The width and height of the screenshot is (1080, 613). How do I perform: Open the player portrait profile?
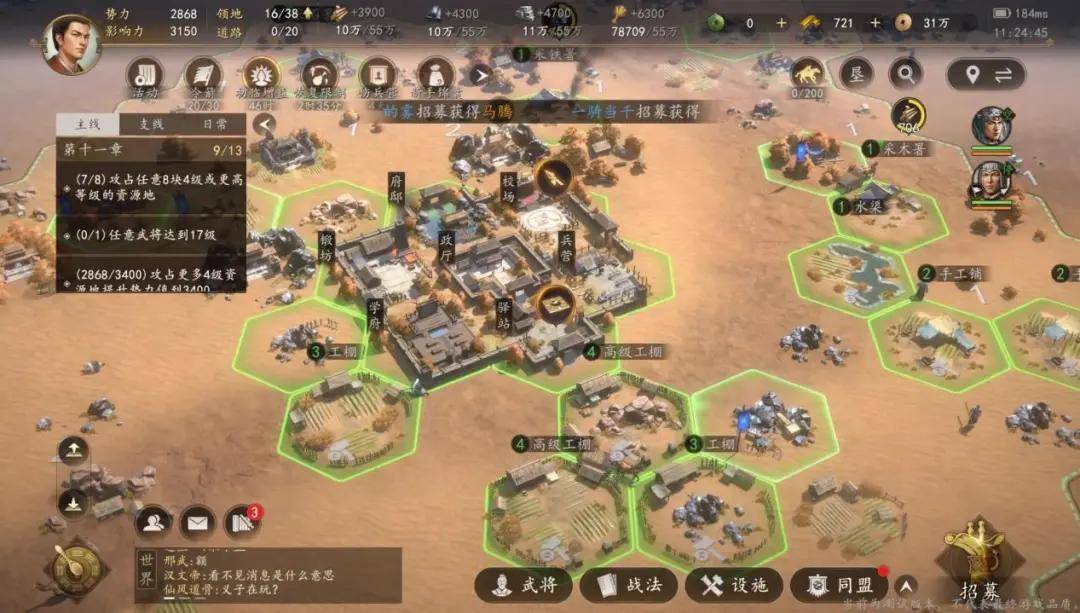[x=71, y=44]
